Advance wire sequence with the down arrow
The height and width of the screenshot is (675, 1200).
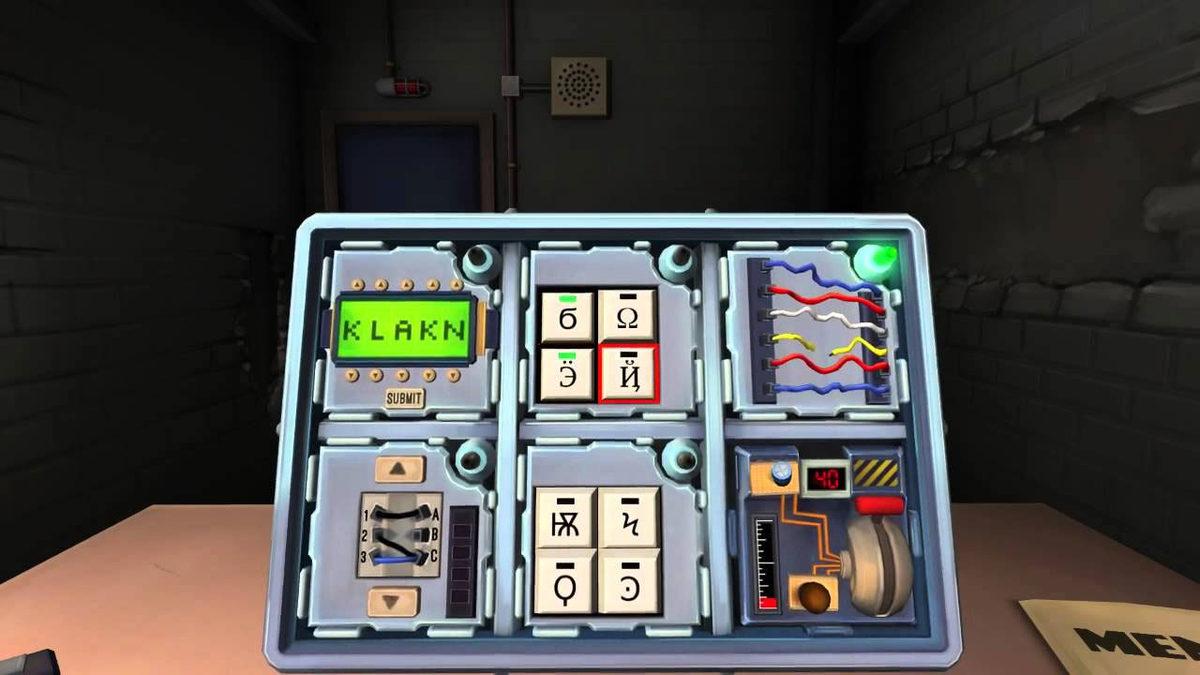(392, 601)
